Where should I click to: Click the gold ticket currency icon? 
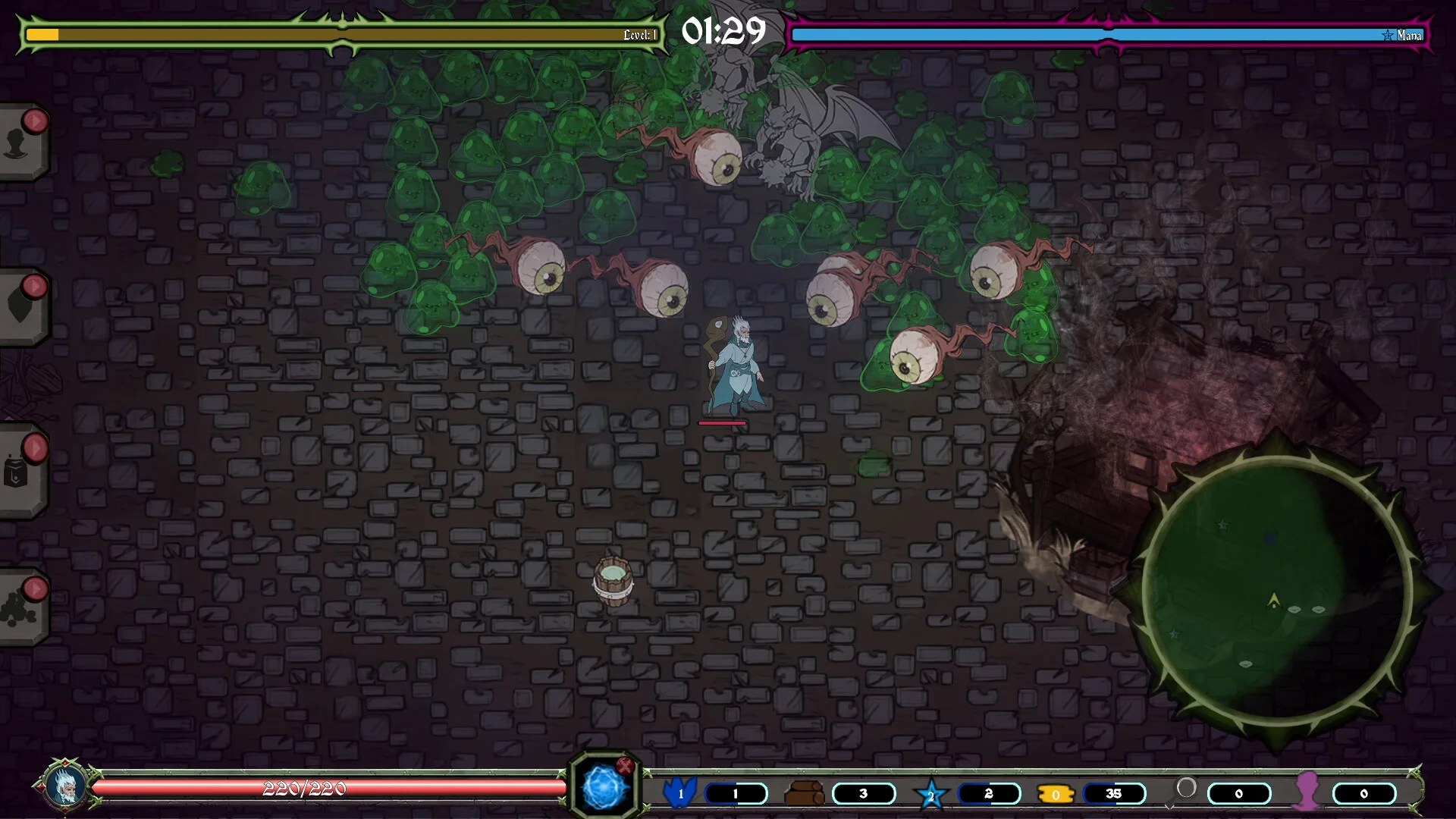click(1056, 794)
